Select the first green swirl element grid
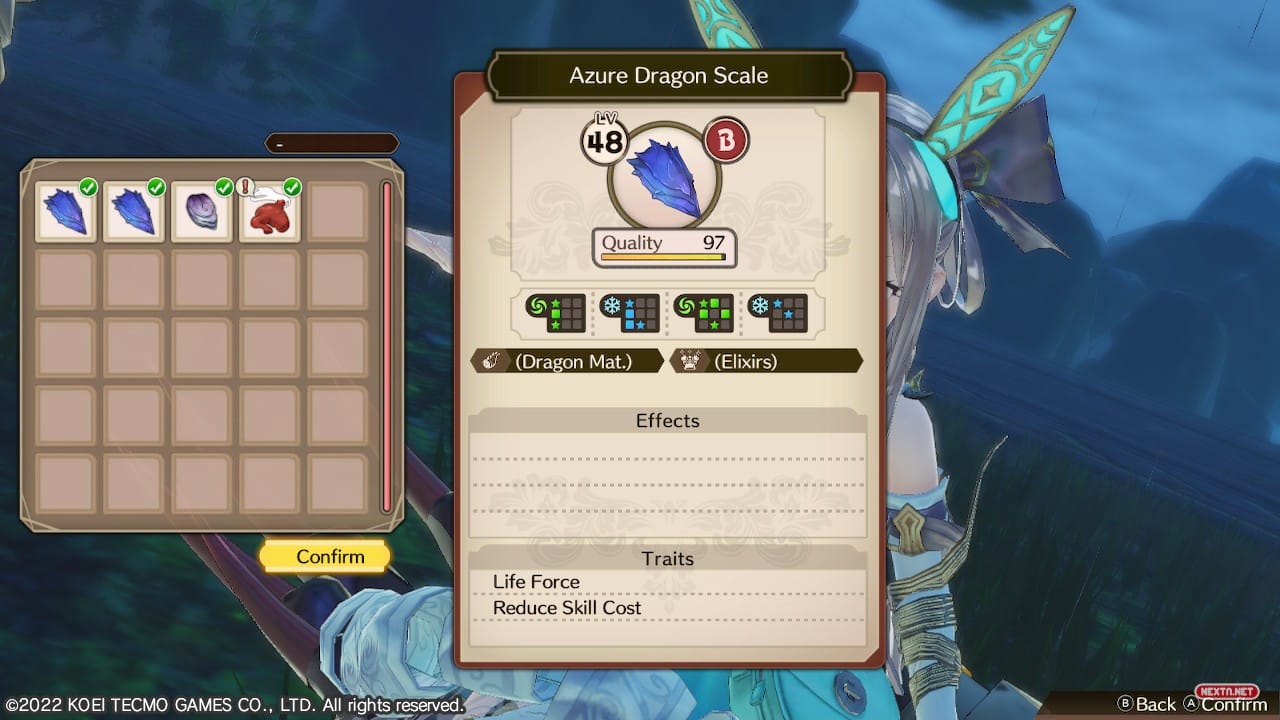 tap(551, 312)
